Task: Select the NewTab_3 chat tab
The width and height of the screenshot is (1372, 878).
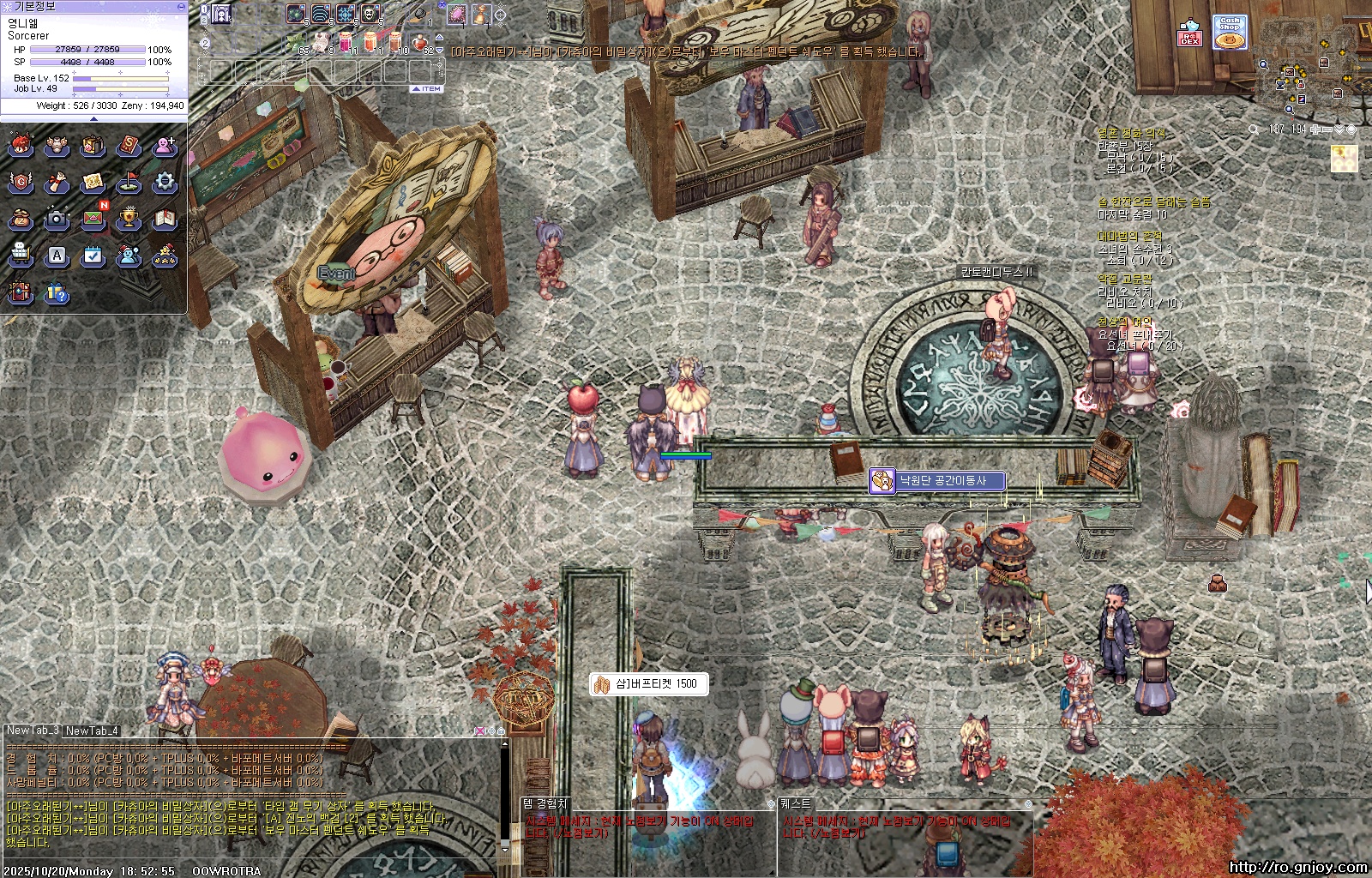Action: point(33,731)
